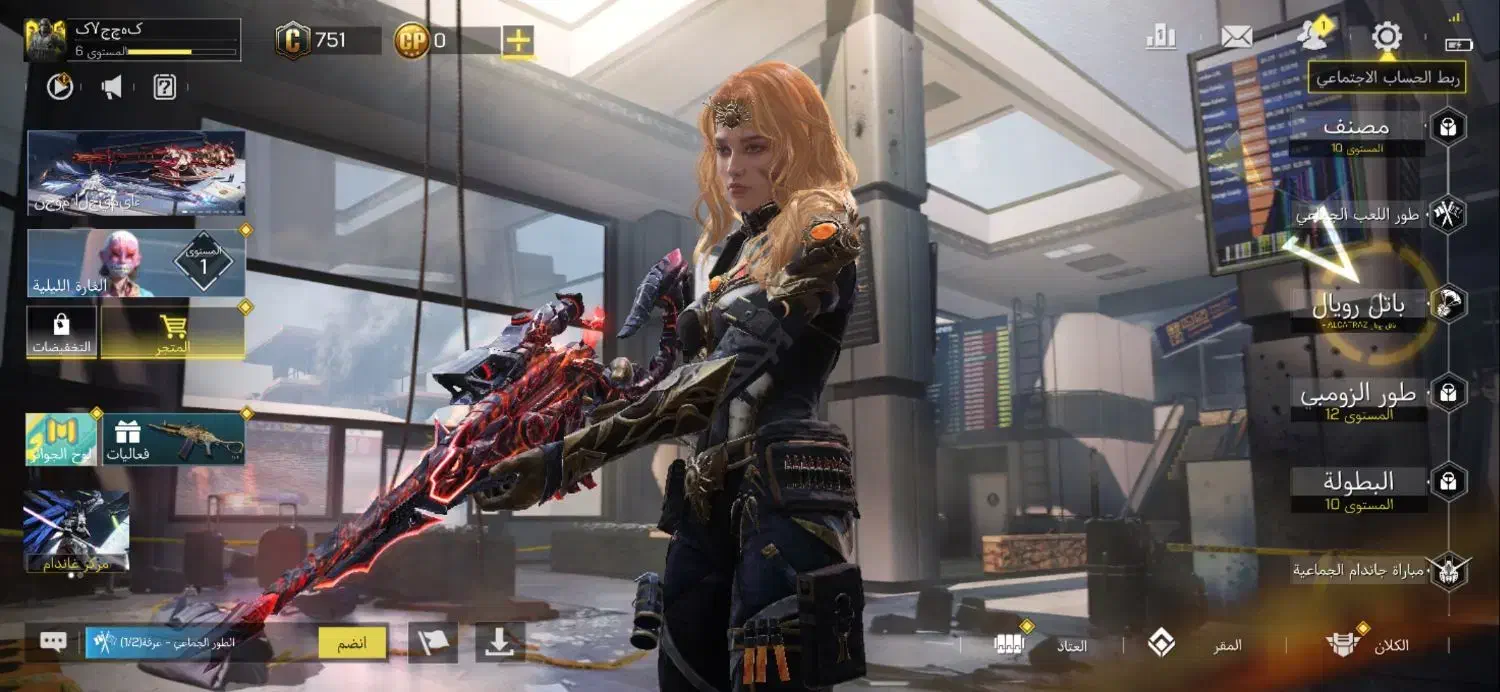This screenshot has height=692, width=1500.
Task: Open the friends list icon
Action: (1311, 37)
